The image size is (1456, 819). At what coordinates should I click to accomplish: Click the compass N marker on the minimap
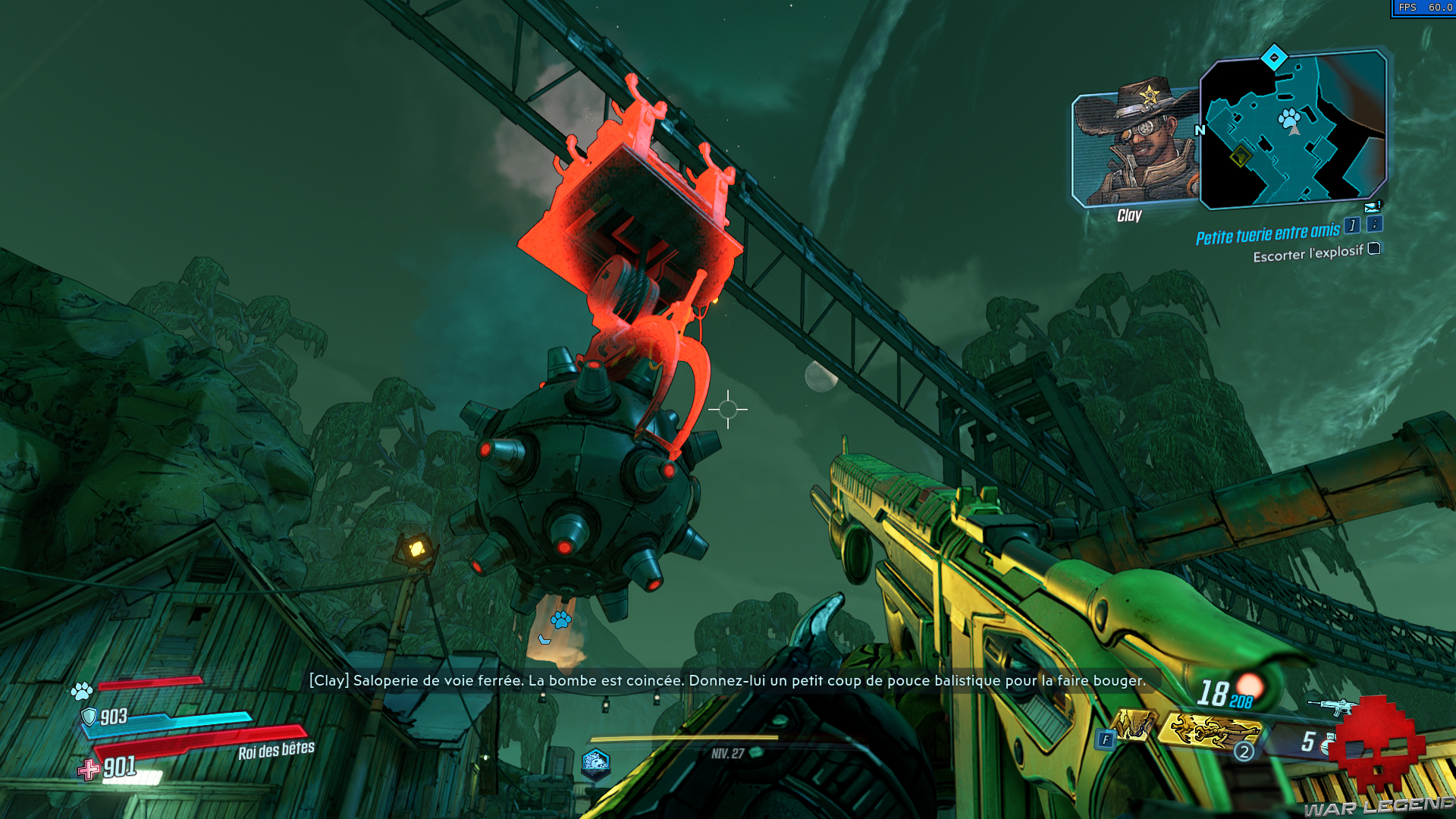coord(1200,130)
